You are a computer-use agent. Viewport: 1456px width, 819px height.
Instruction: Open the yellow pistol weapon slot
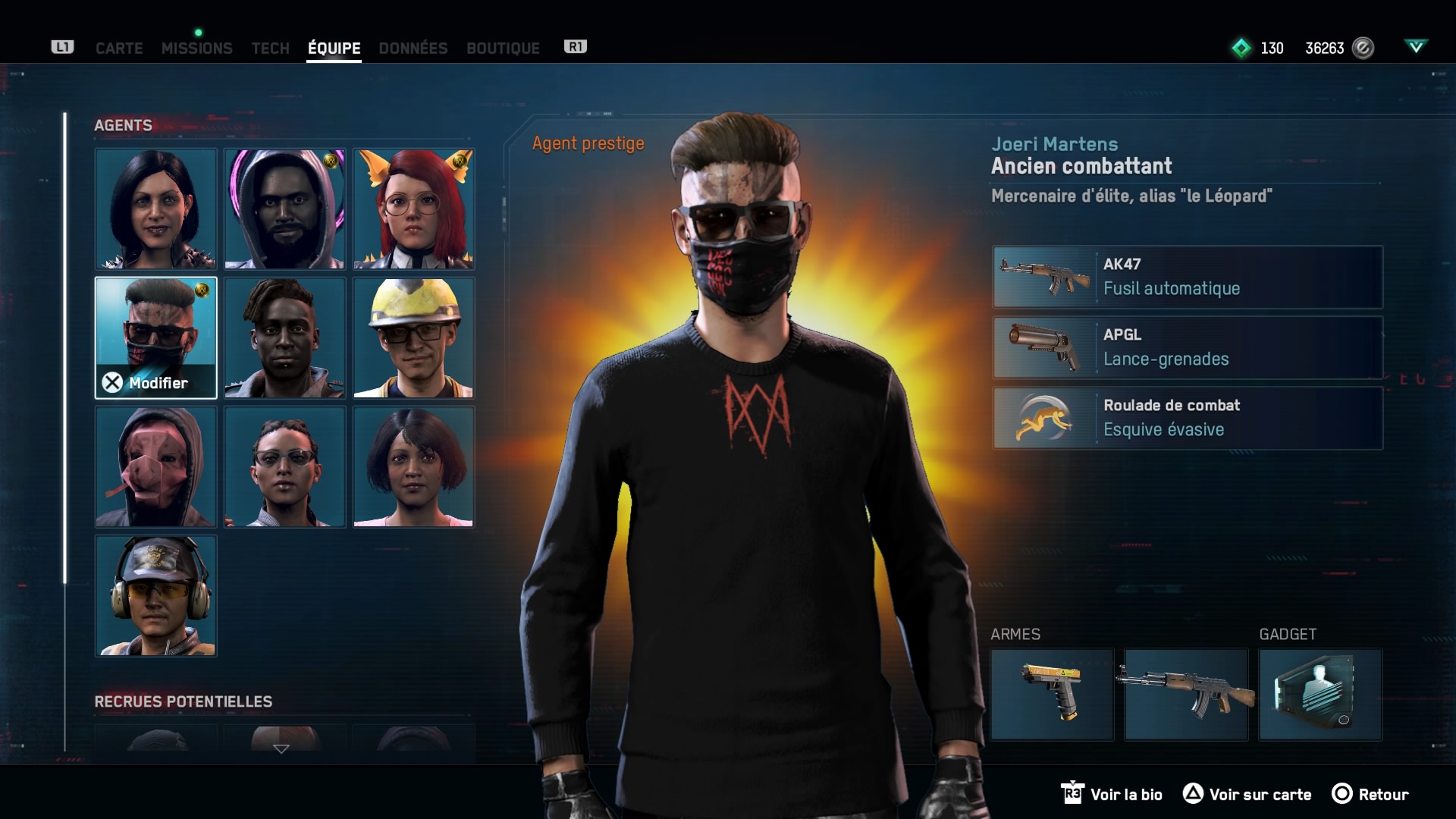pos(1052,694)
